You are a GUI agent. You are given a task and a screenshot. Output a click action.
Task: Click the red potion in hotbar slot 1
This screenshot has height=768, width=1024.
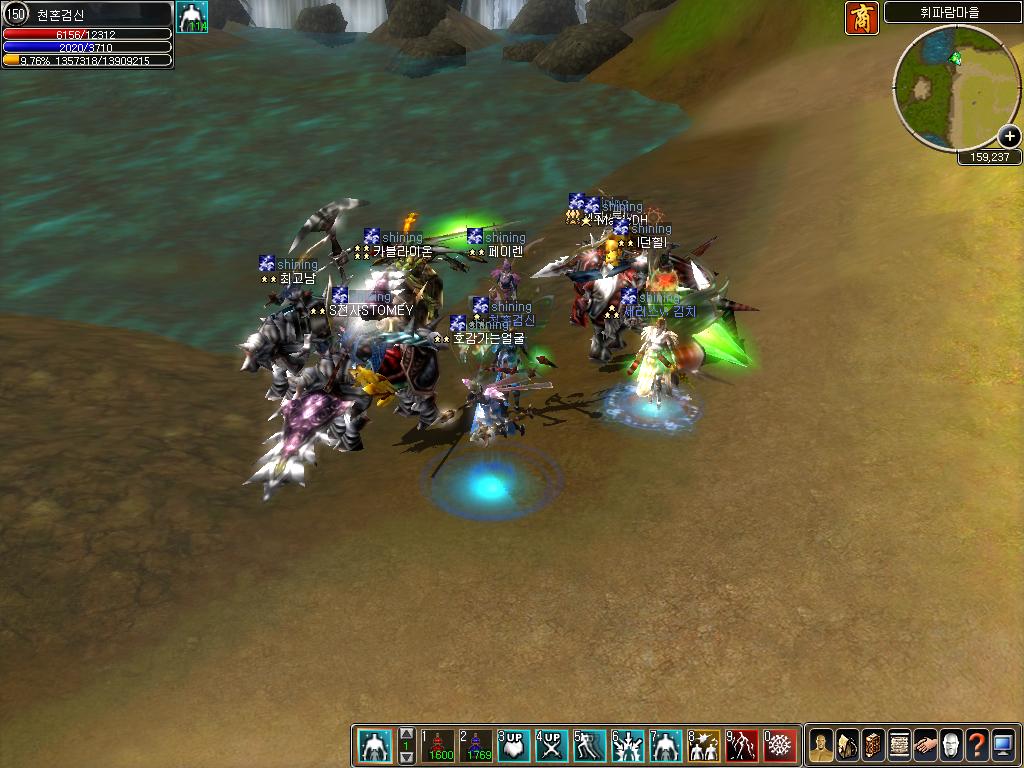[438, 746]
